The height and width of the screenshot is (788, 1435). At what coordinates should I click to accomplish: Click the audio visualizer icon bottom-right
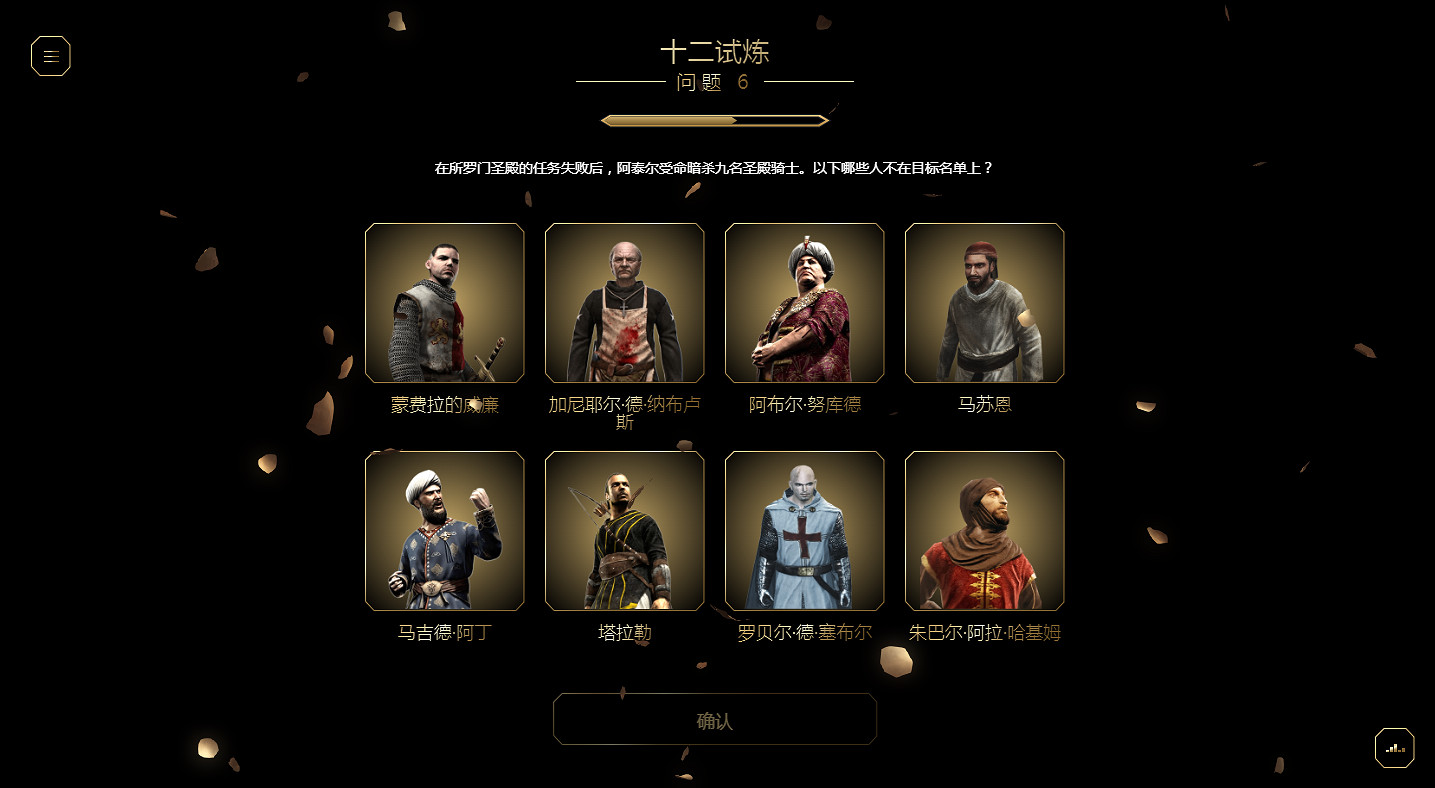point(1394,747)
